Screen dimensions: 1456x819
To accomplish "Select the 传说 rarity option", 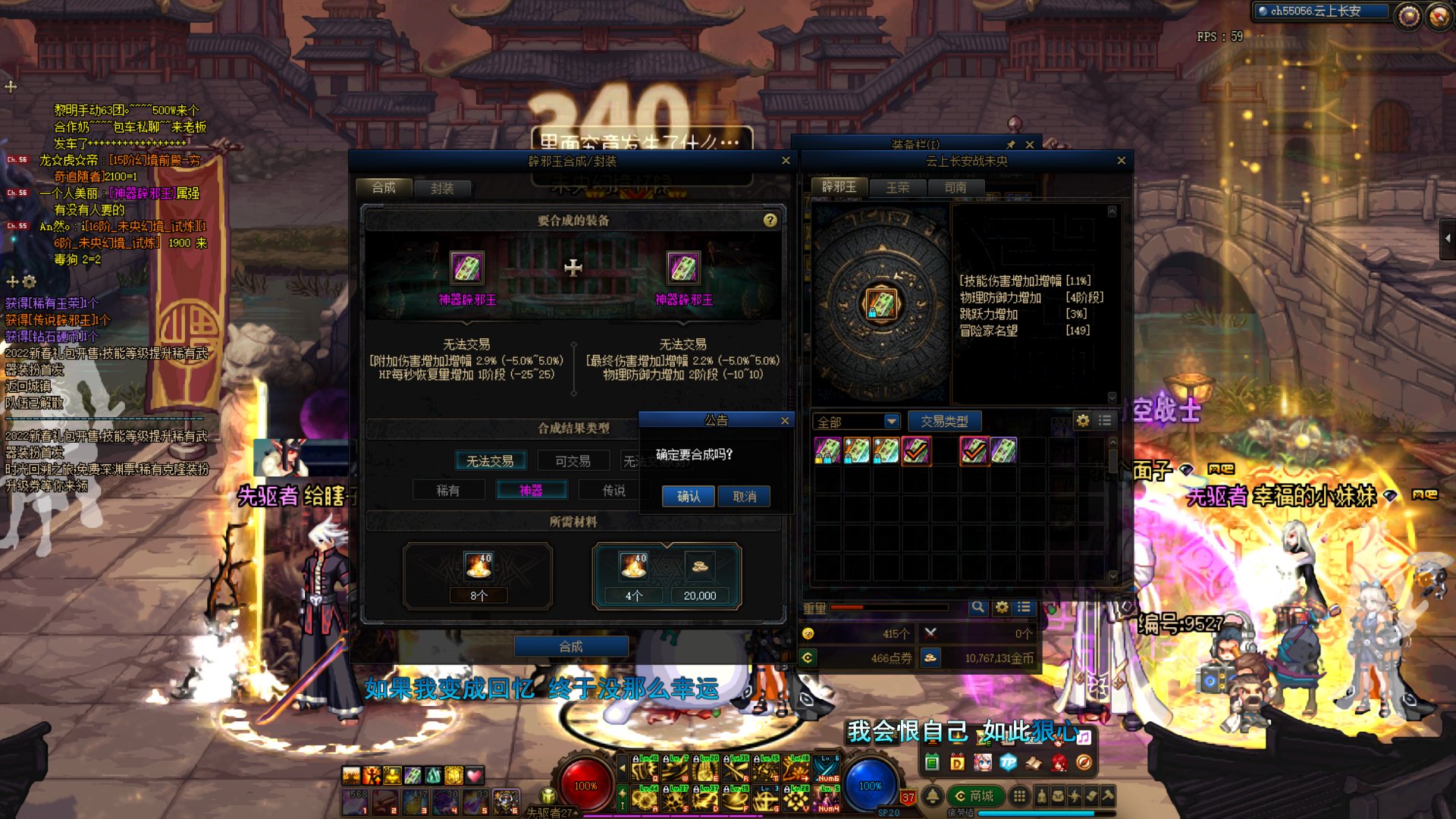I will 613,491.
